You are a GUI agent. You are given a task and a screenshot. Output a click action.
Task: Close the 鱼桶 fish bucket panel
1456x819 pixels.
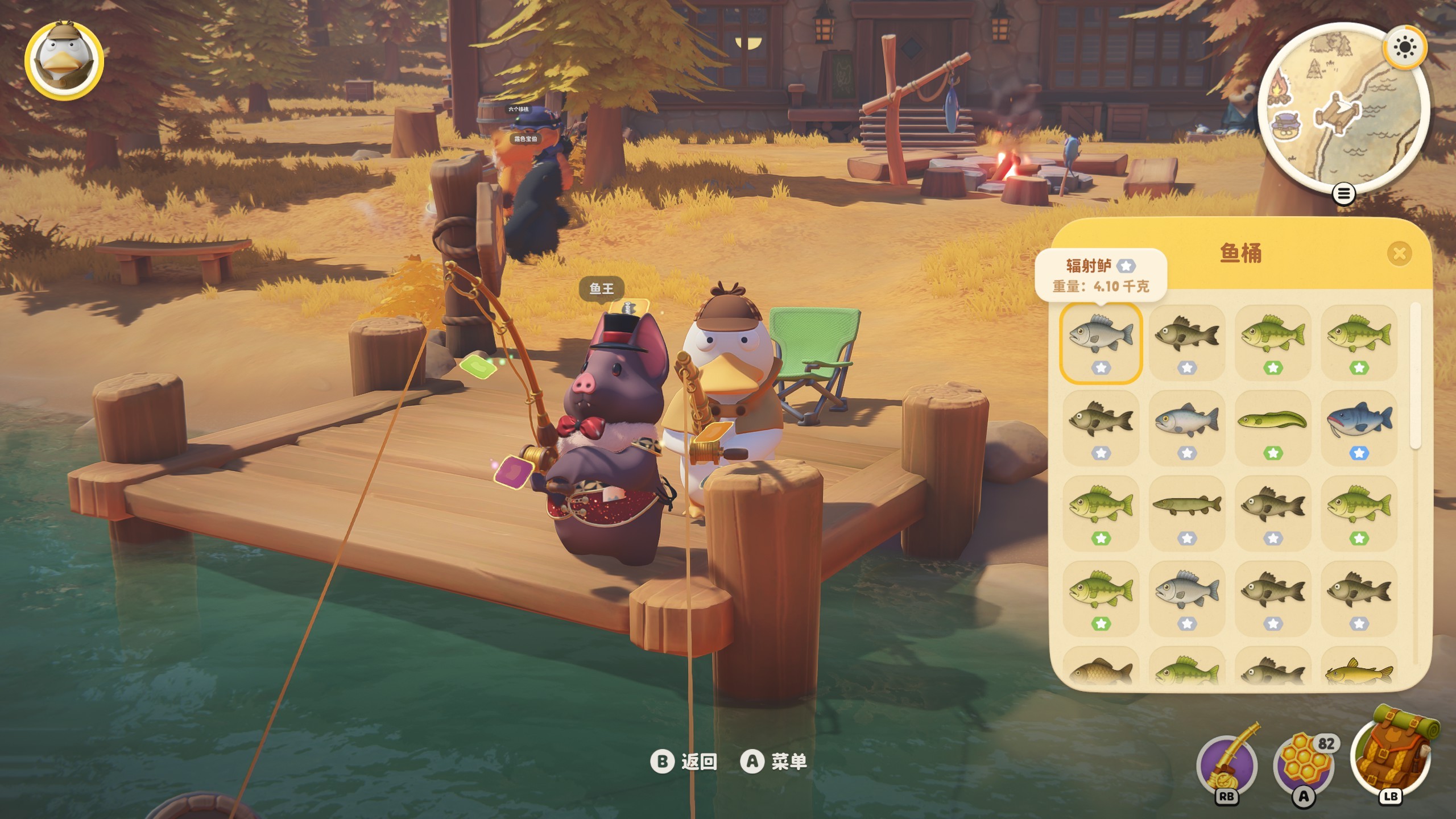pyautogui.click(x=1399, y=254)
